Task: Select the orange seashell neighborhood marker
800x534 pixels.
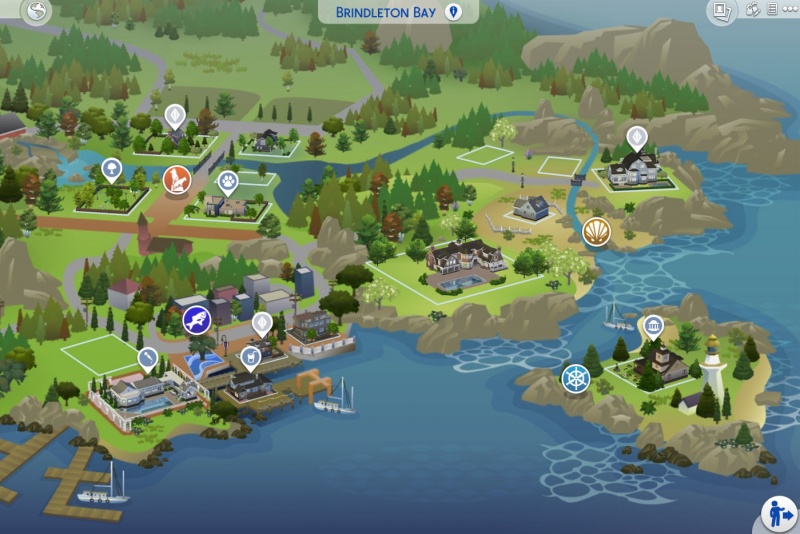Action: (596, 231)
